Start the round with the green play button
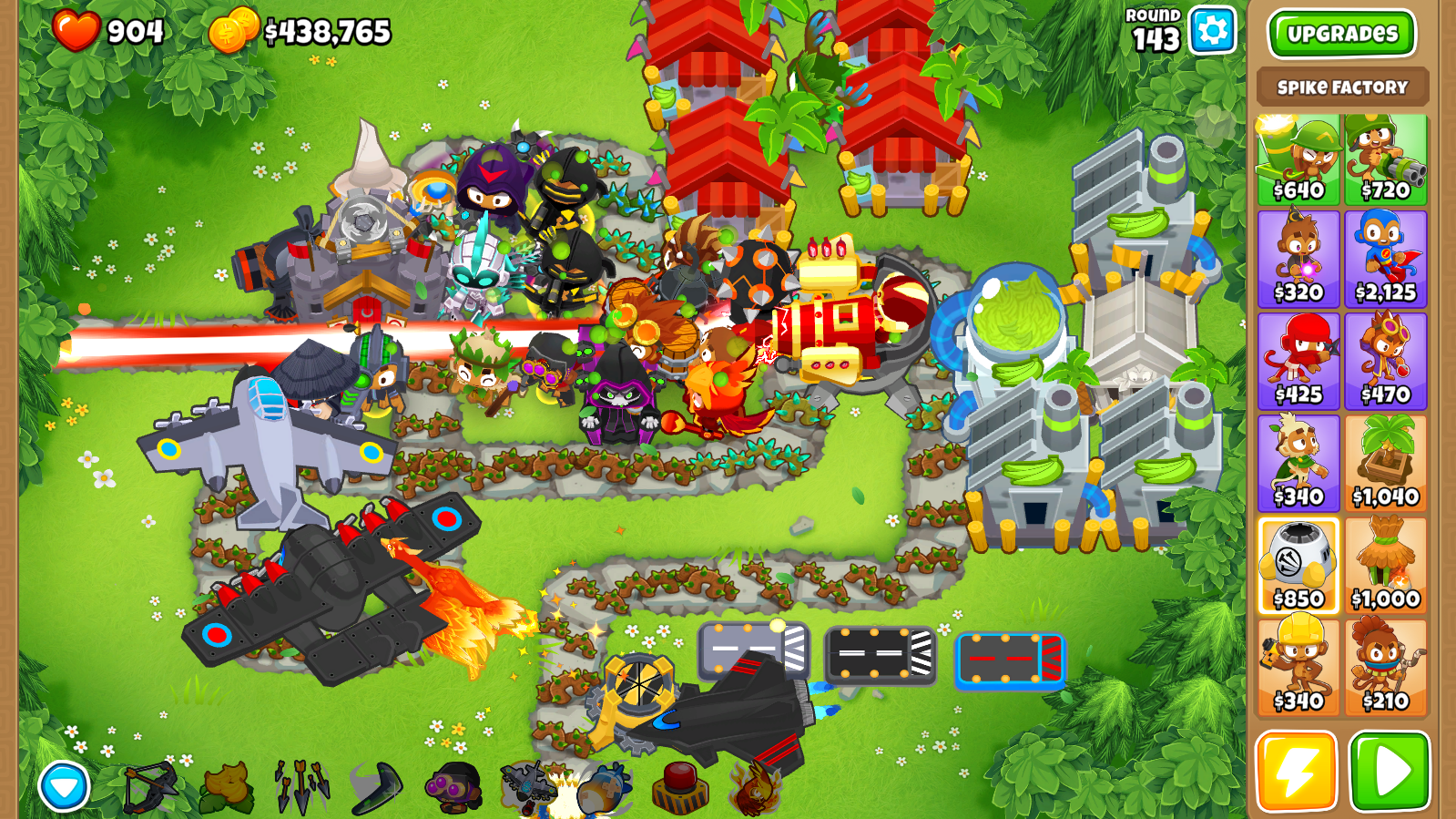The image size is (1456, 819). pos(1390,772)
